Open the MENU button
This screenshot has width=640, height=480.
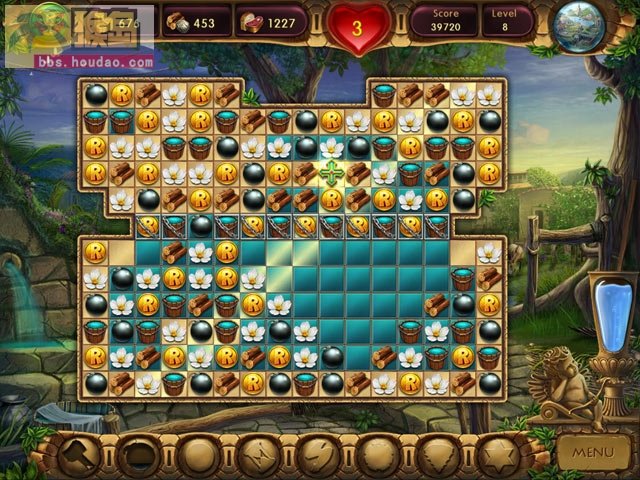pos(594,452)
